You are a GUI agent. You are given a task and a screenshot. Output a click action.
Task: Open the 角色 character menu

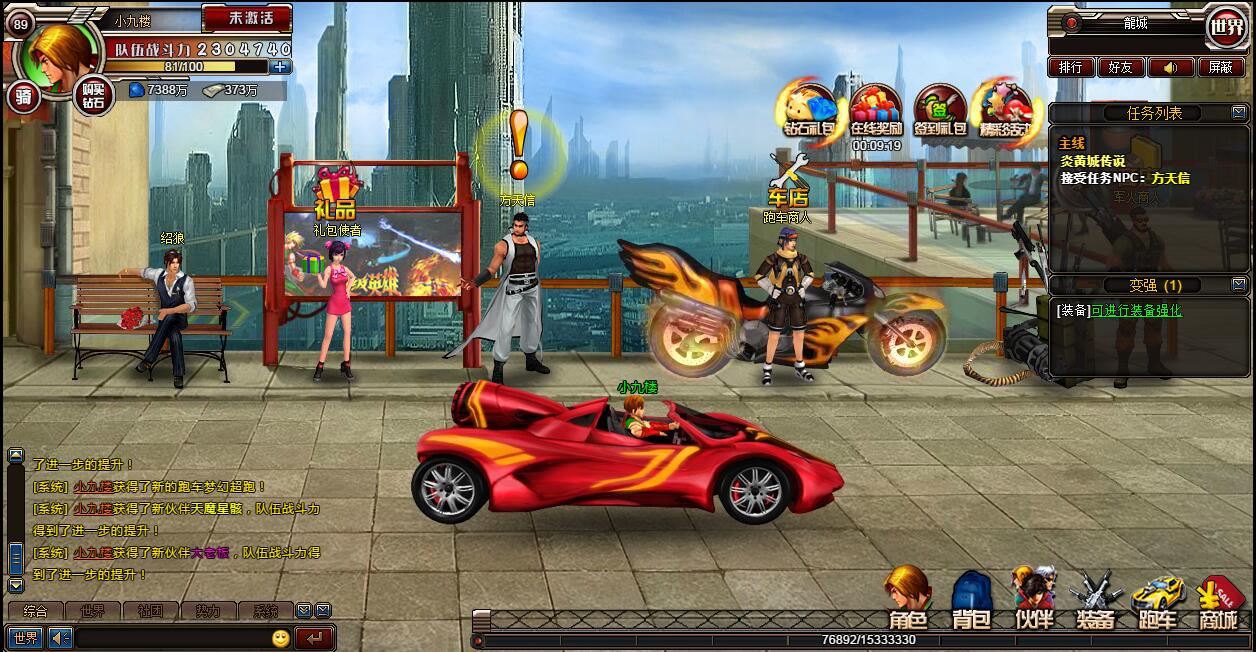pyautogui.click(x=908, y=600)
